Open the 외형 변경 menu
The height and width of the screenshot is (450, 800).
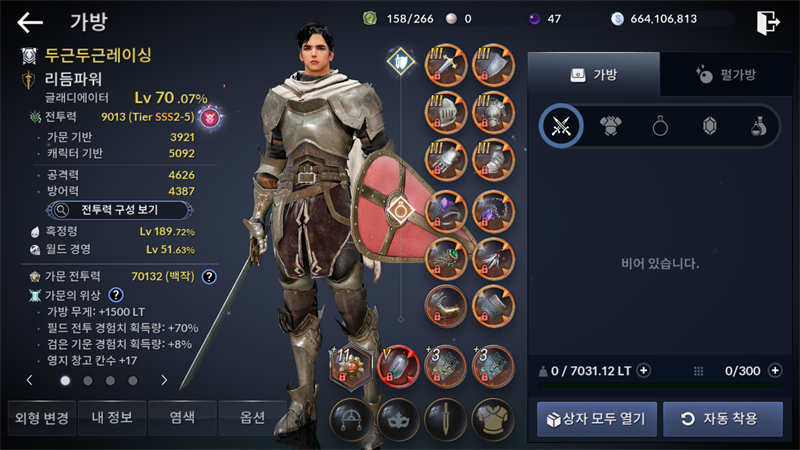coord(39,416)
